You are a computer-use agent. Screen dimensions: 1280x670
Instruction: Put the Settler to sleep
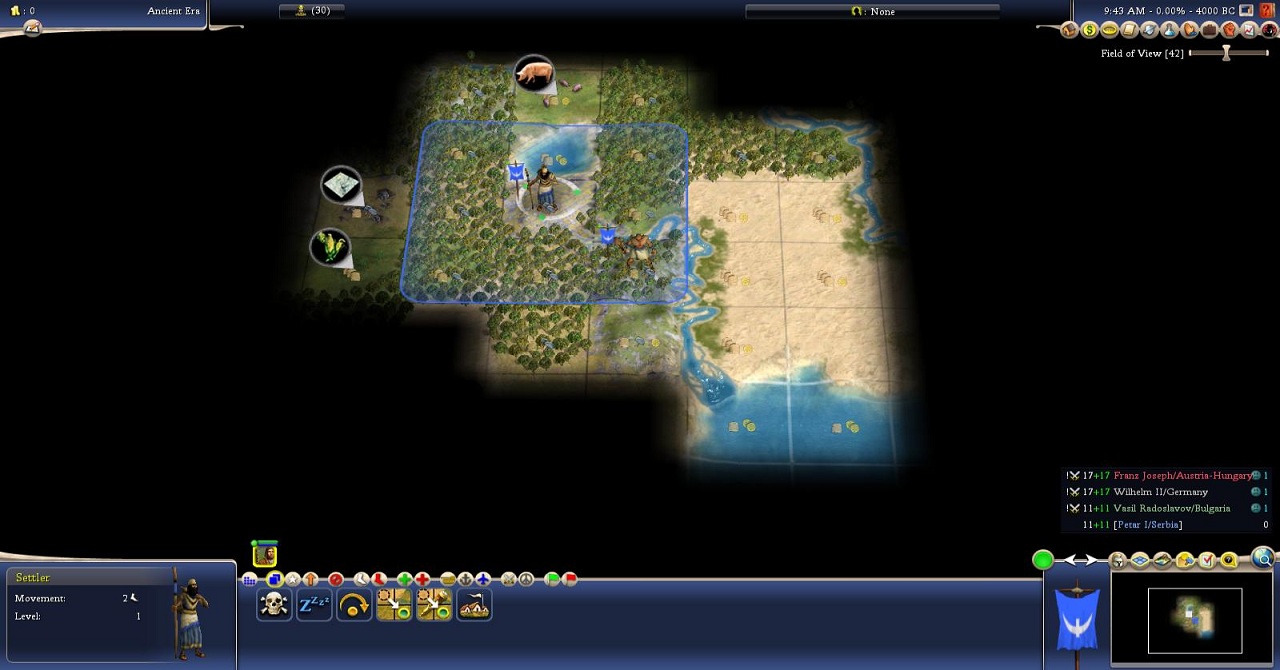click(x=314, y=605)
